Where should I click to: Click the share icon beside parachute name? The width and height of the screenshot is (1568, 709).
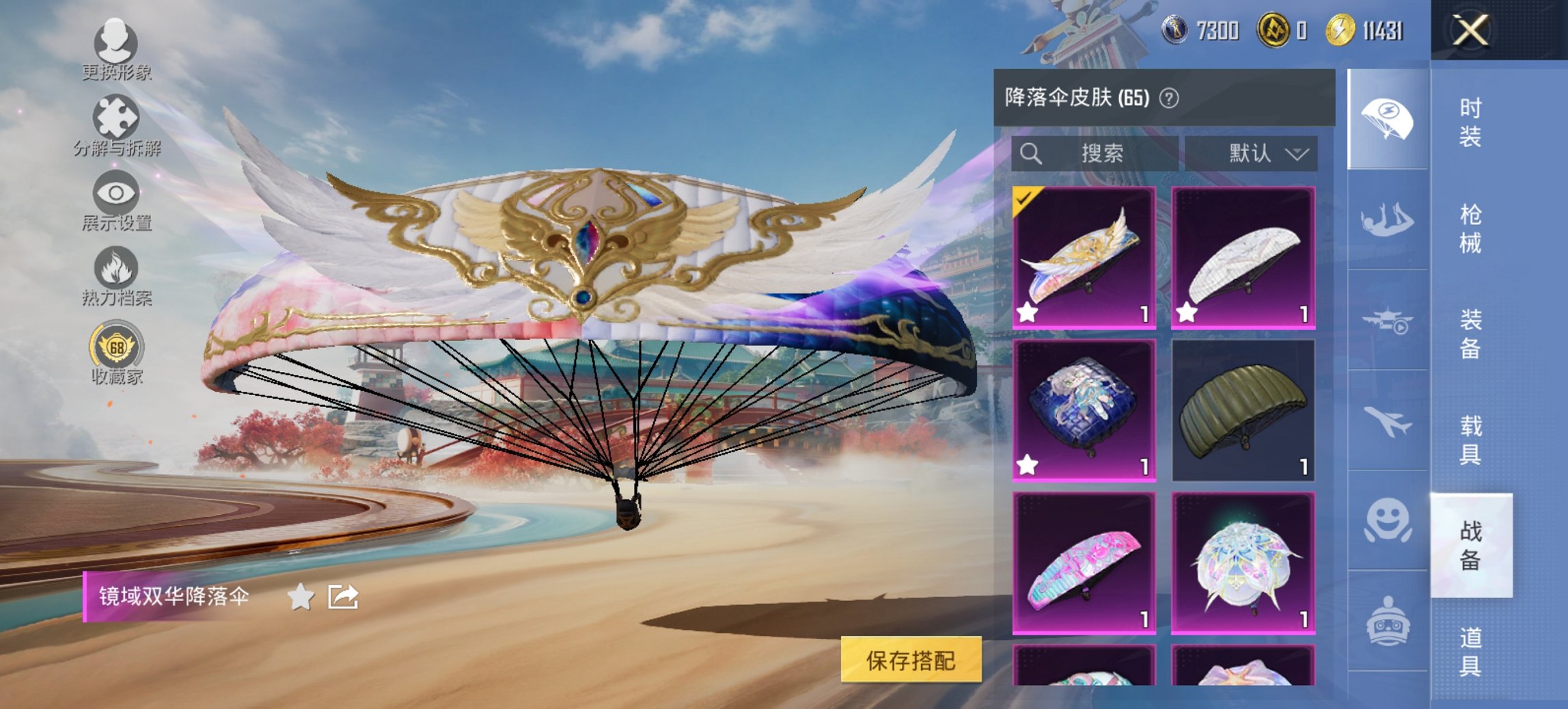344,596
